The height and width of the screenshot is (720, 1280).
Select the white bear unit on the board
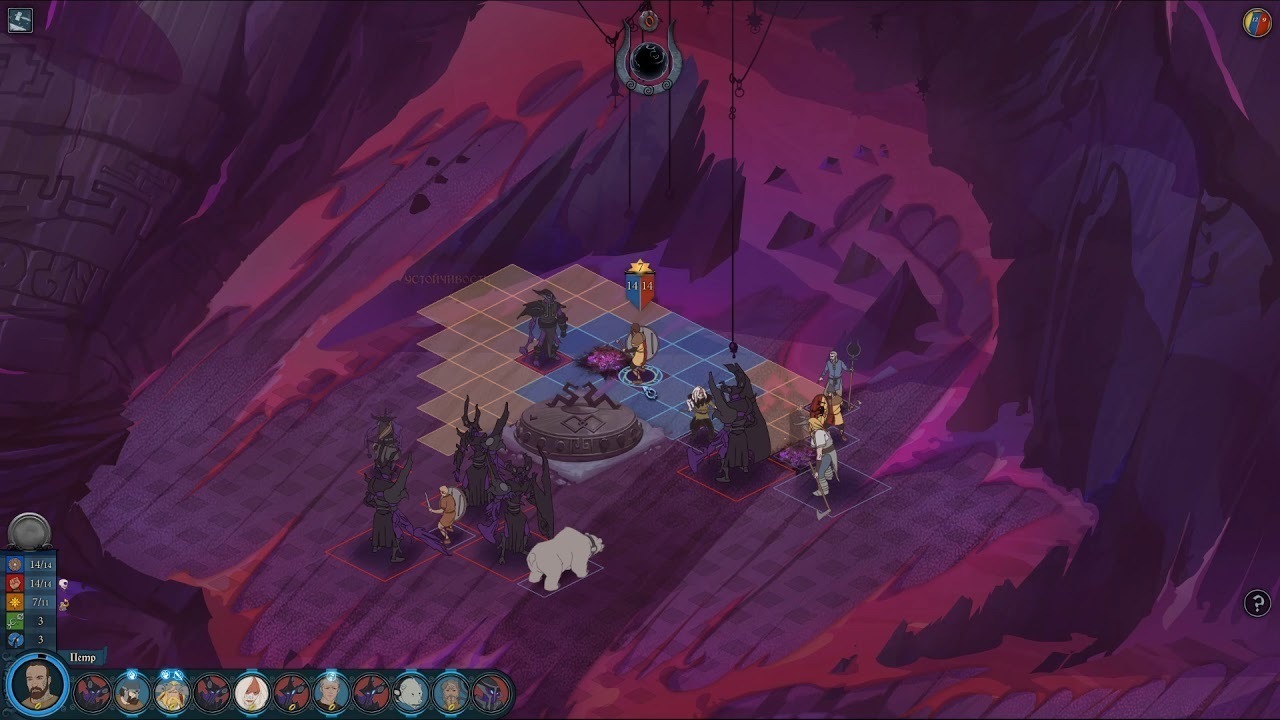tap(565, 558)
